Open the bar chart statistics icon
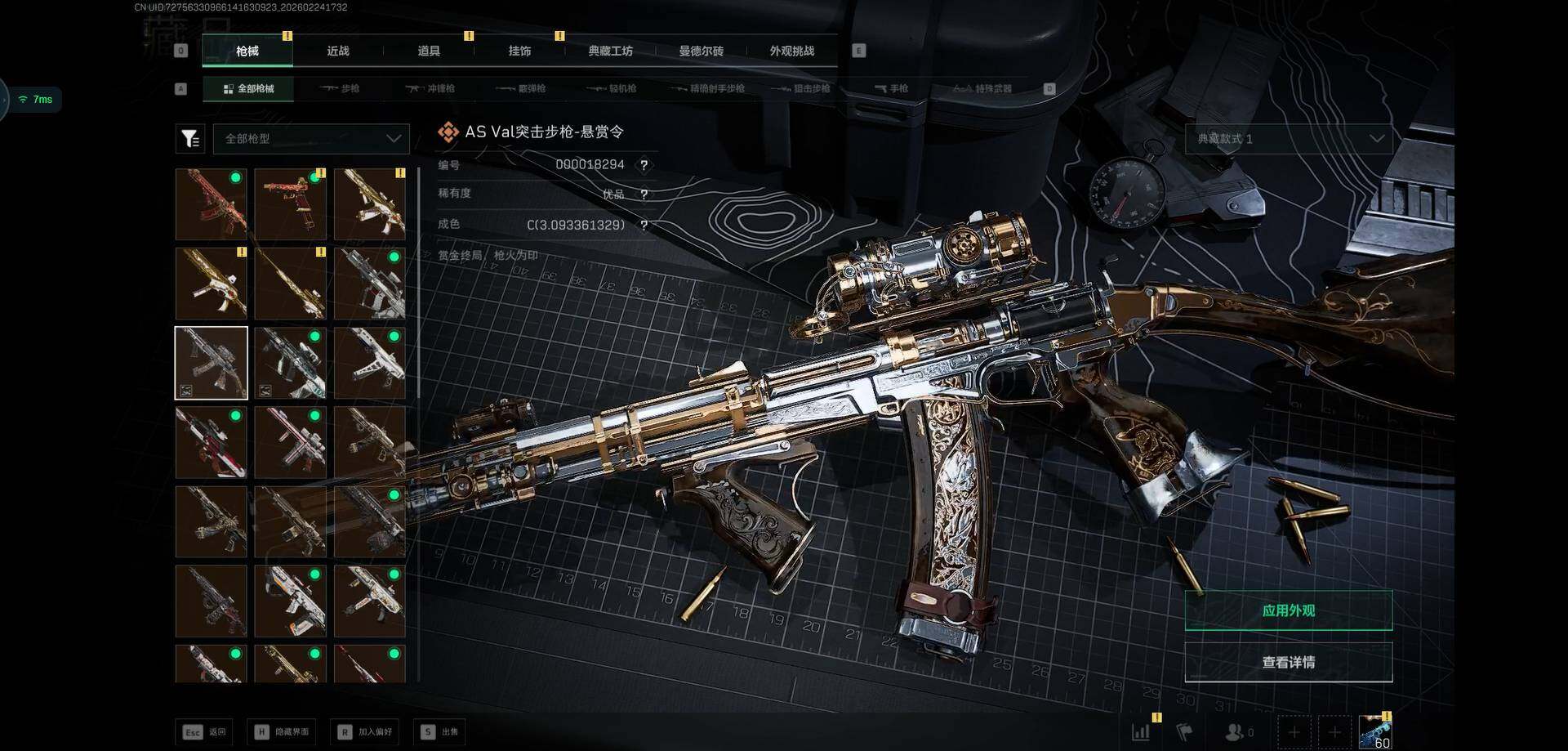The height and width of the screenshot is (751, 1568). 1141,731
